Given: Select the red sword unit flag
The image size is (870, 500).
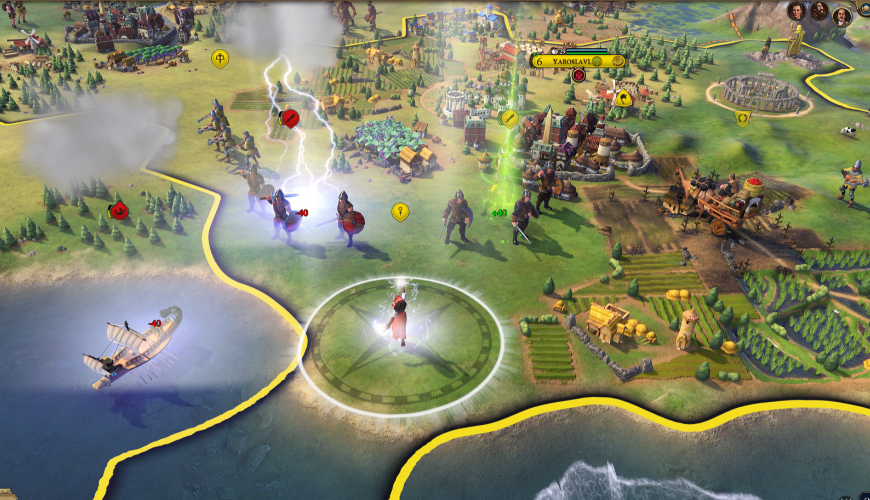Looking at the screenshot, I should 290,118.
